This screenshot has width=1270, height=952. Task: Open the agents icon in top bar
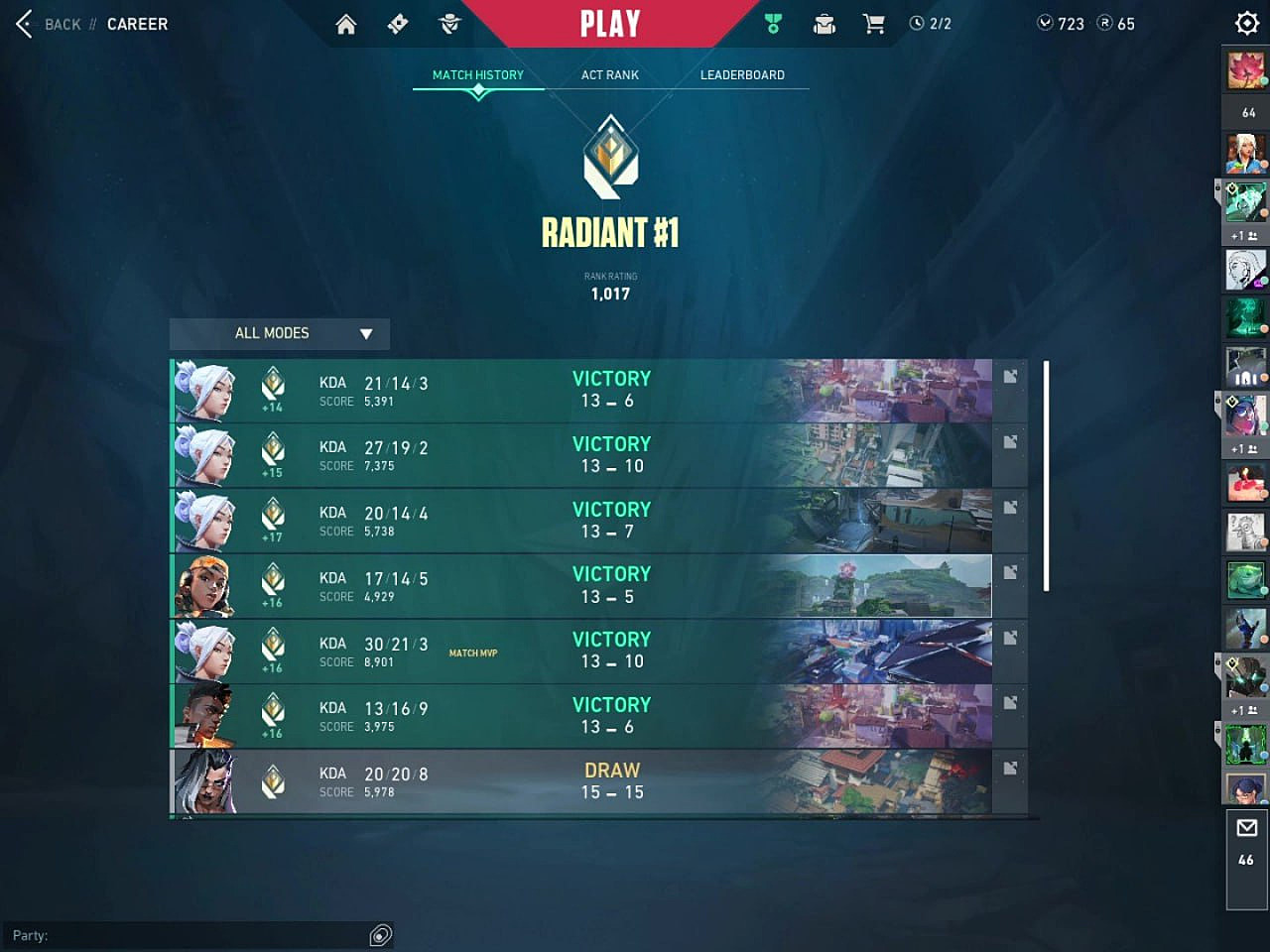tap(449, 24)
